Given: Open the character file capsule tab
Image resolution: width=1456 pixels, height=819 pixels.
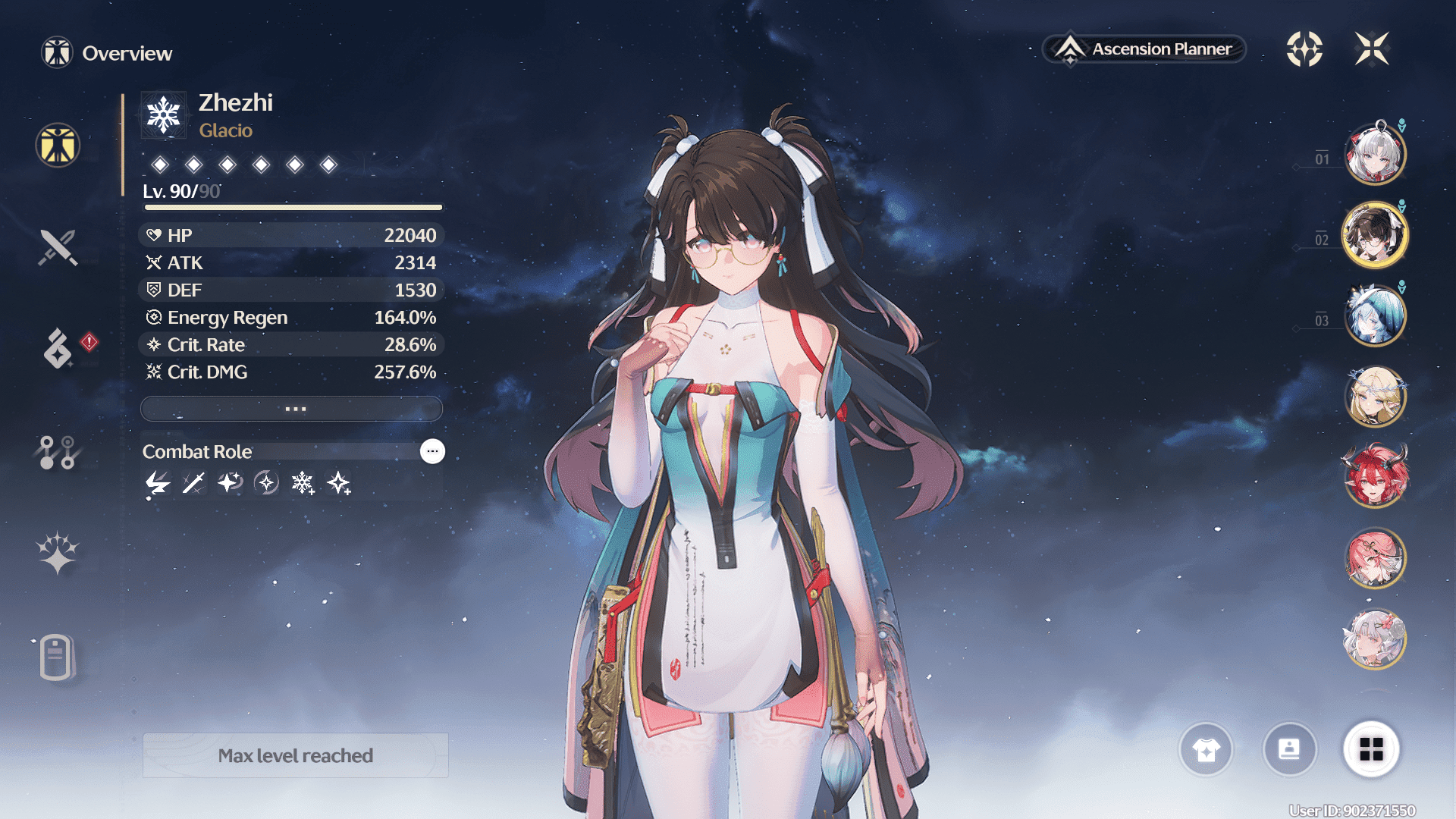Looking at the screenshot, I should 56,657.
